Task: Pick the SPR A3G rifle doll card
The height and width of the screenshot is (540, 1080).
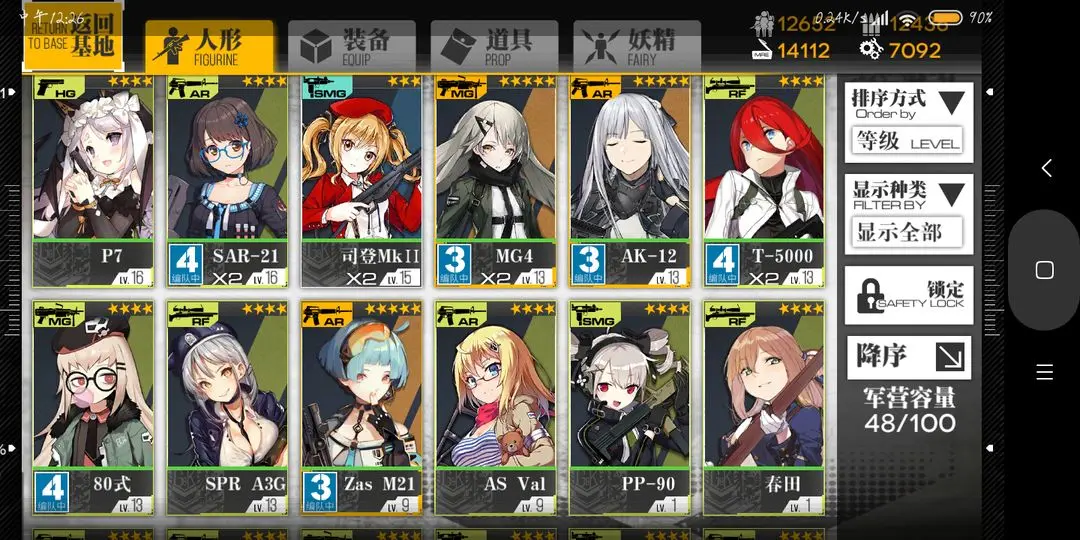Action: 227,407
